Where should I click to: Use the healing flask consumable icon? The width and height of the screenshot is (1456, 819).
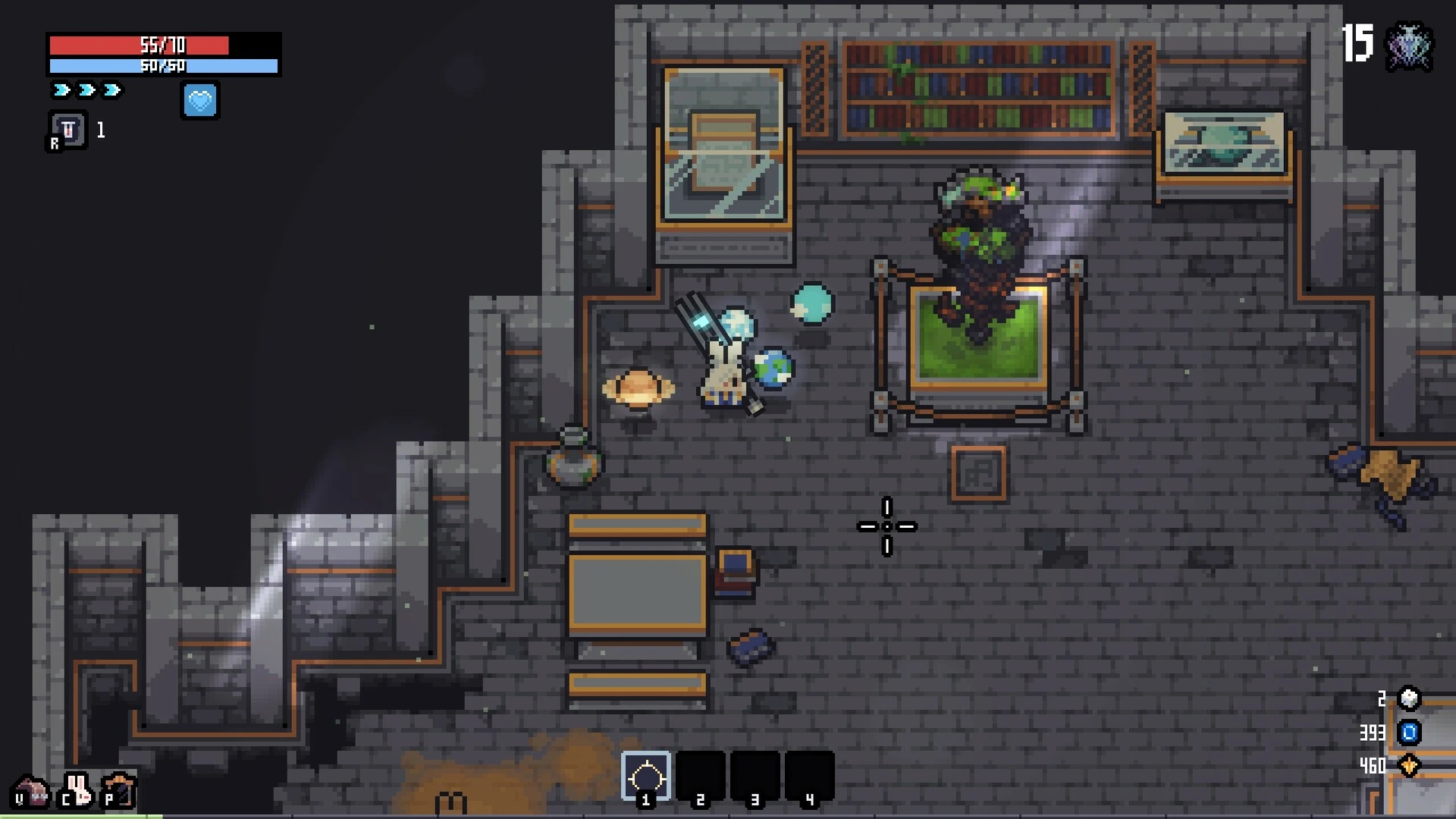tap(68, 130)
